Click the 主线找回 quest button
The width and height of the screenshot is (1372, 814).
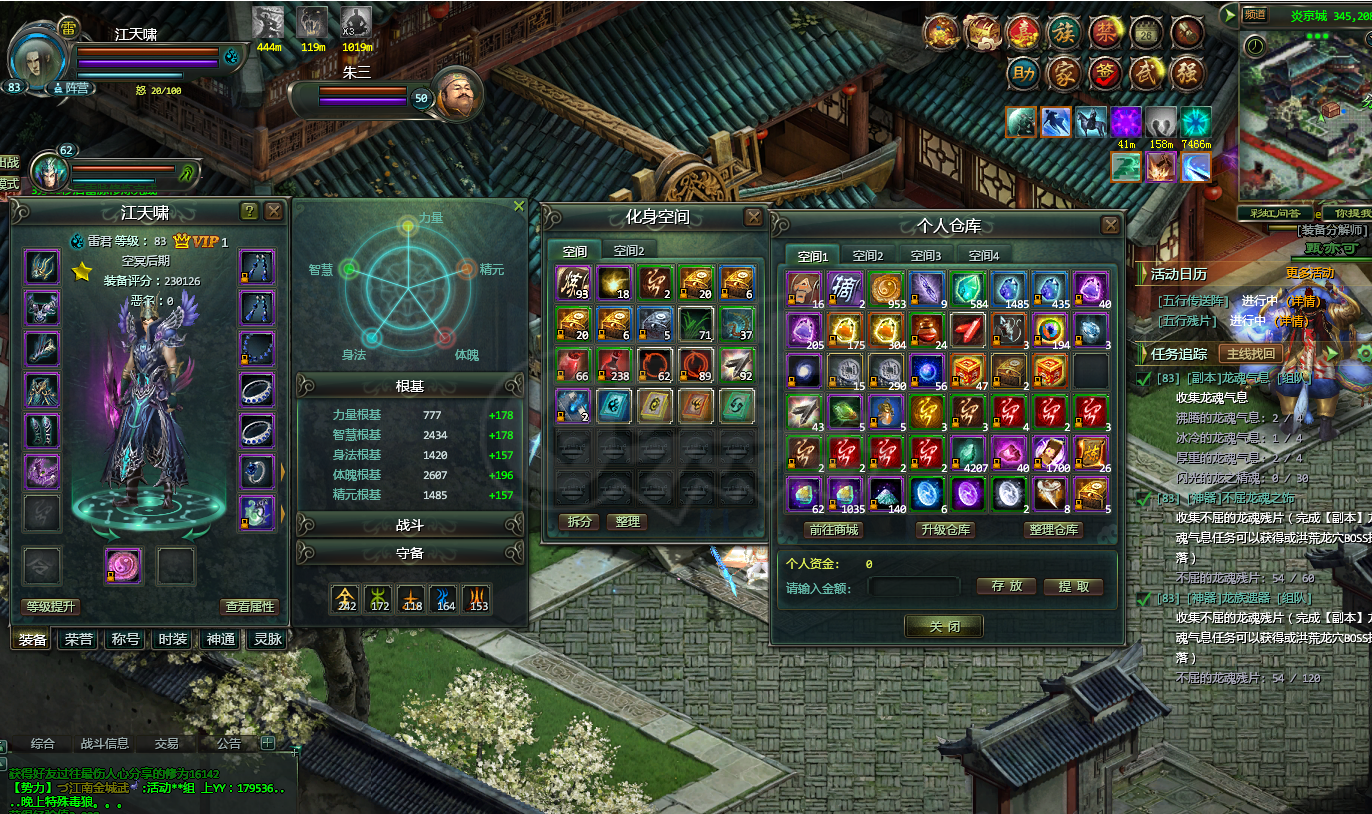pos(1251,354)
